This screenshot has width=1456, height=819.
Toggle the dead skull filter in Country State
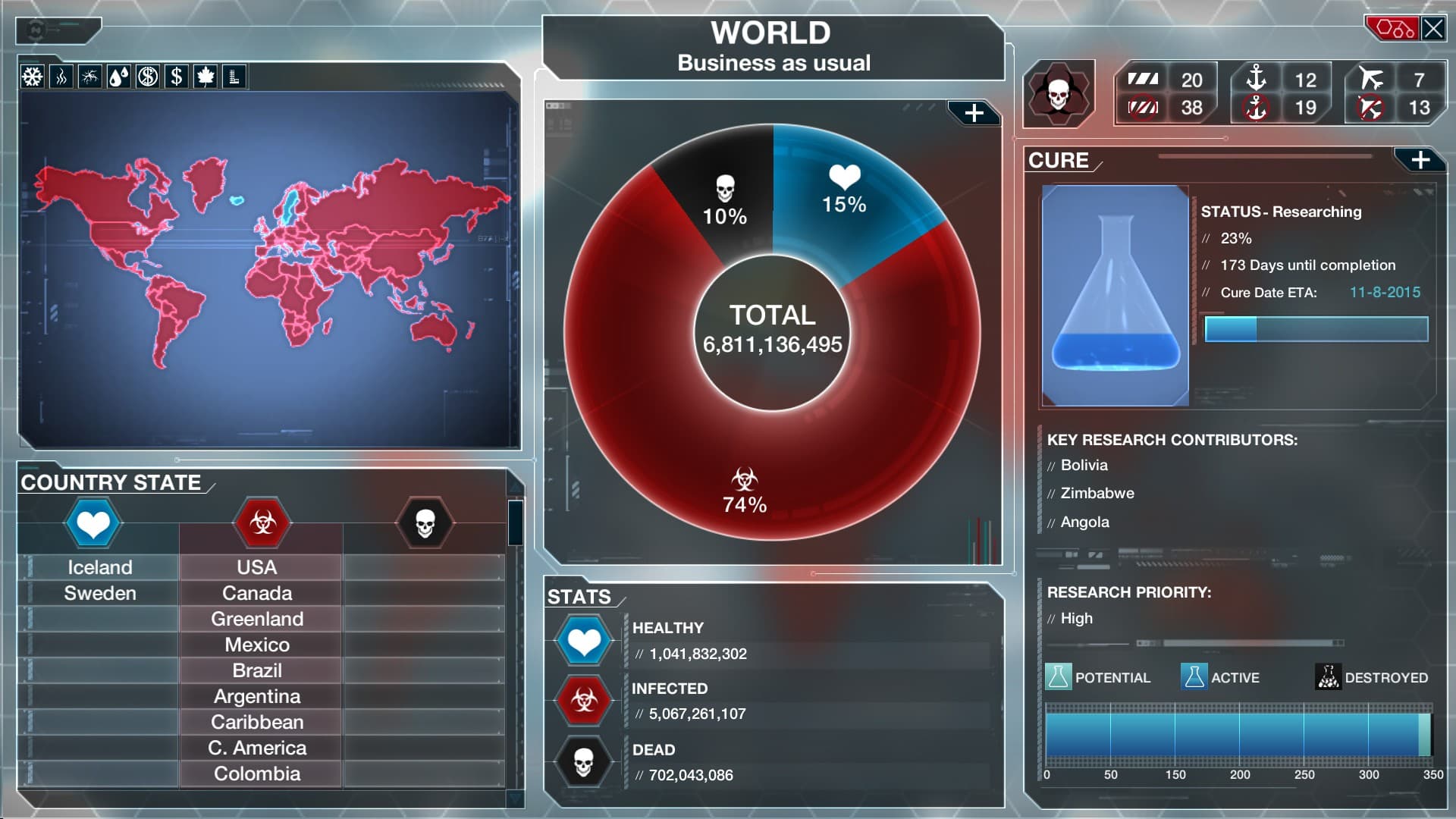coord(425,523)
